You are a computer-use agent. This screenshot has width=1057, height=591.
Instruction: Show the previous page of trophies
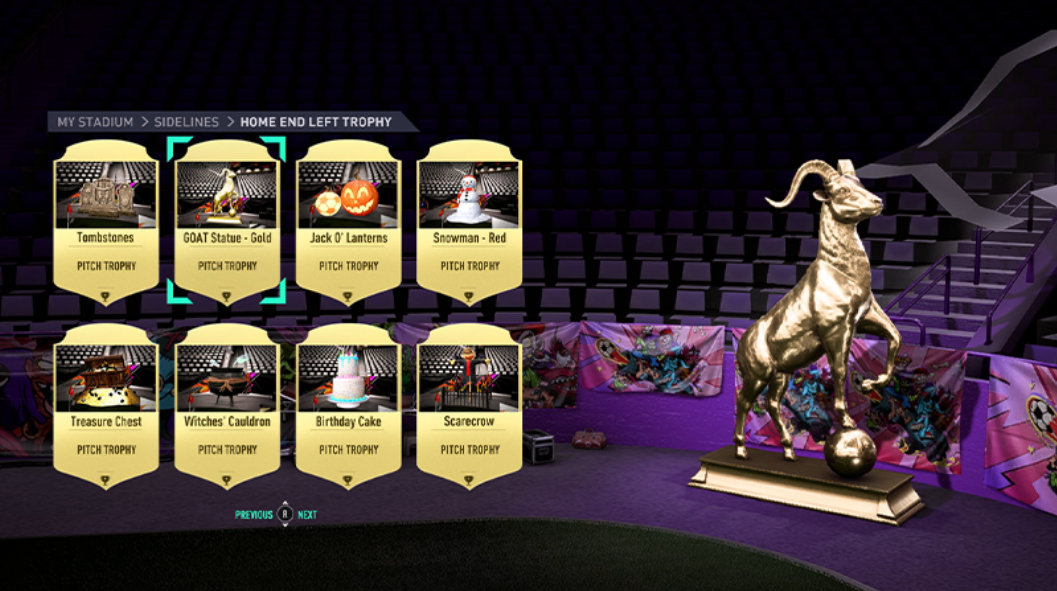coord(254,515)
